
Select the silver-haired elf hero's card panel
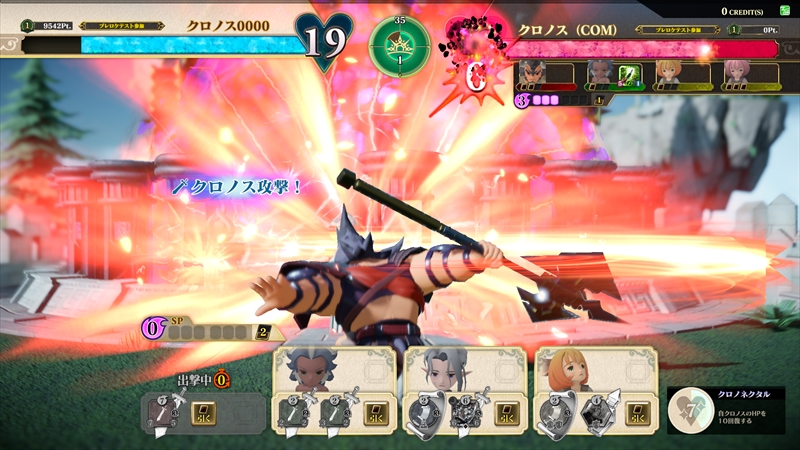coord(465,391)
